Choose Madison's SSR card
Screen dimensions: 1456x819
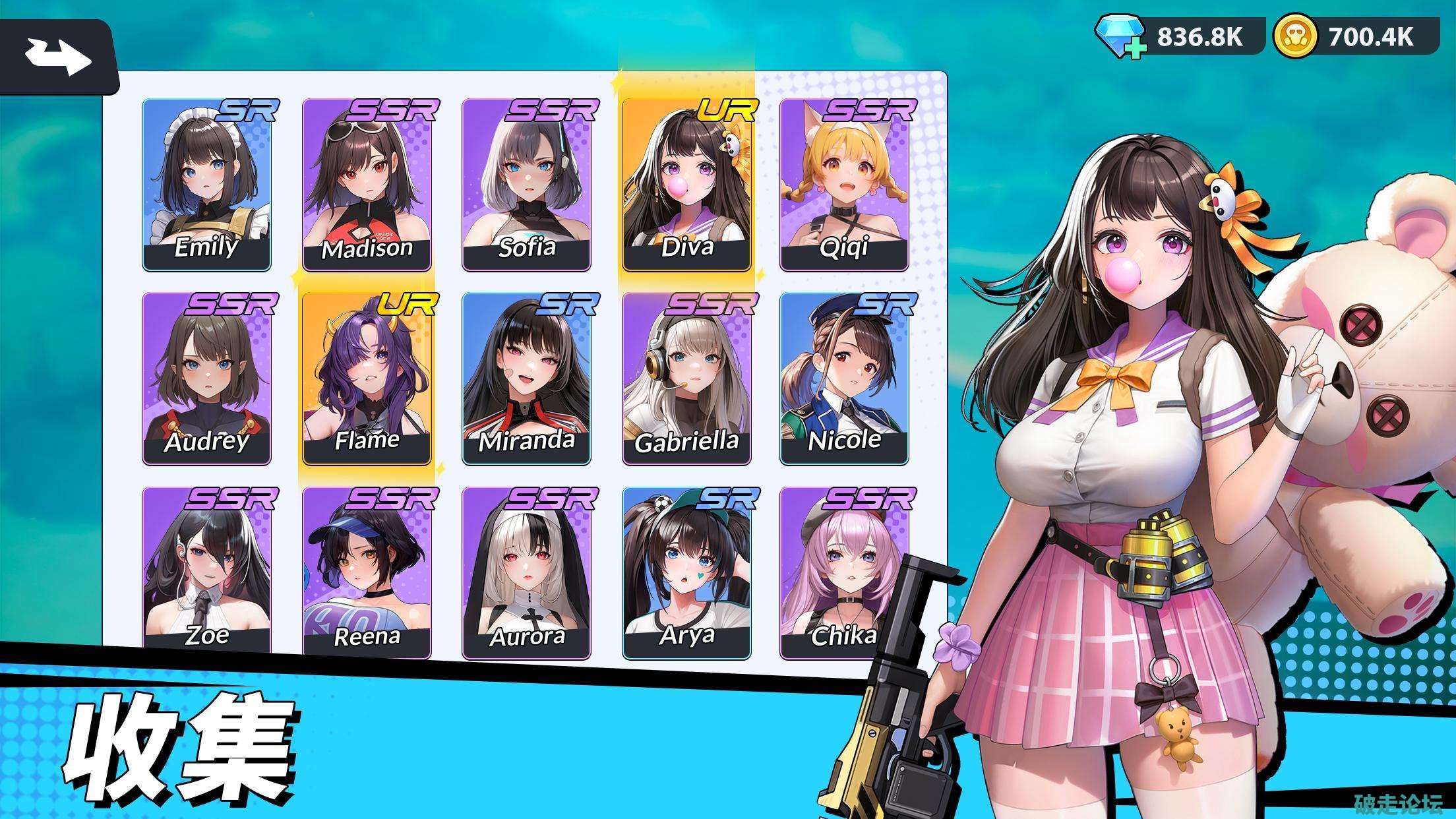pyautogui.click(x=367, y=185)
